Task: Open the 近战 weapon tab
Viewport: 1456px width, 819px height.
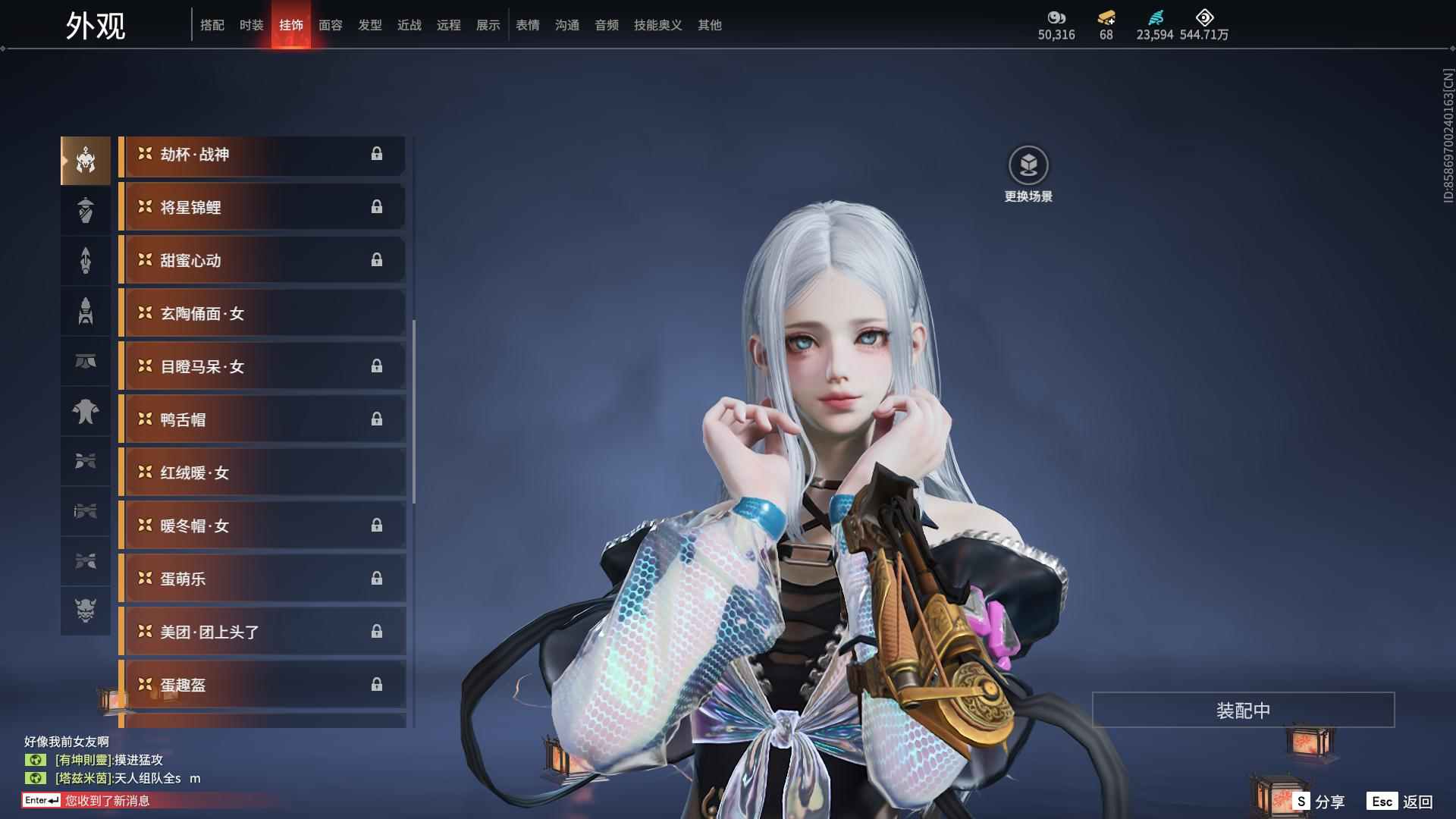Action: 409,25
